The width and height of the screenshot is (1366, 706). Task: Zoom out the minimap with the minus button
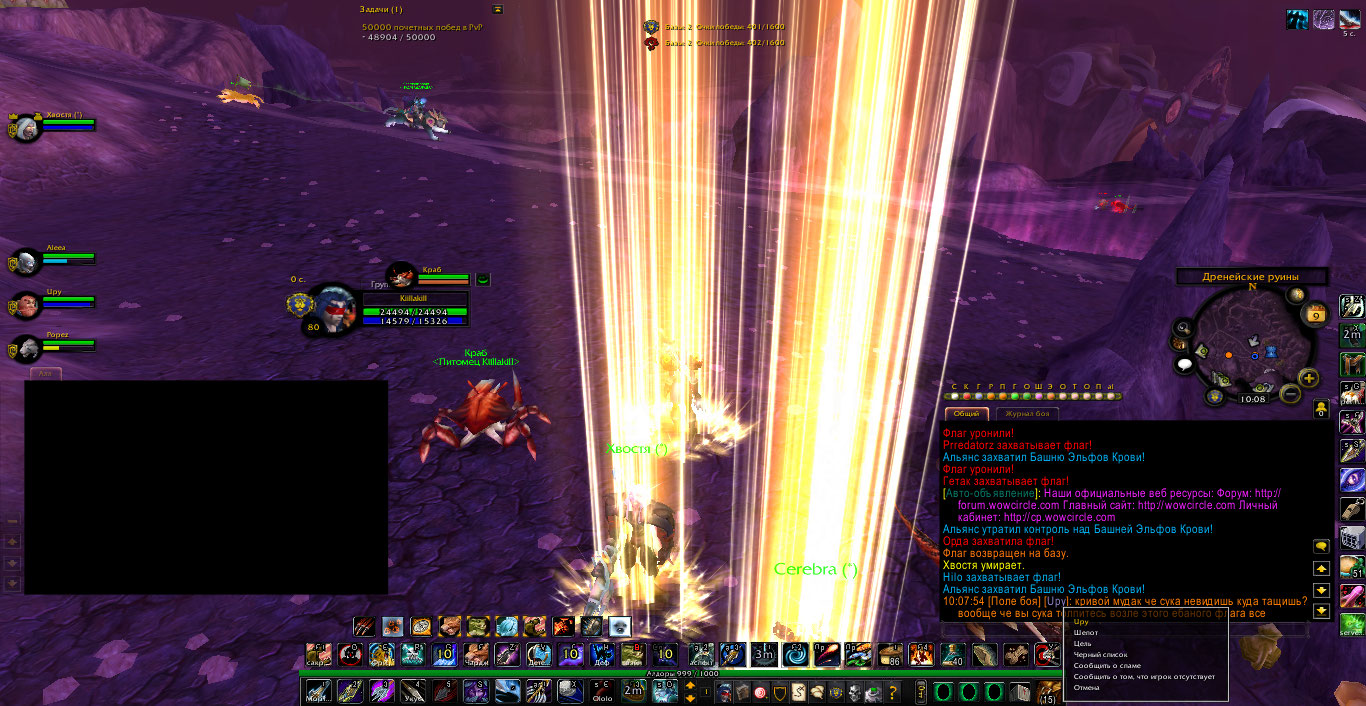[x=1290, y=395]
